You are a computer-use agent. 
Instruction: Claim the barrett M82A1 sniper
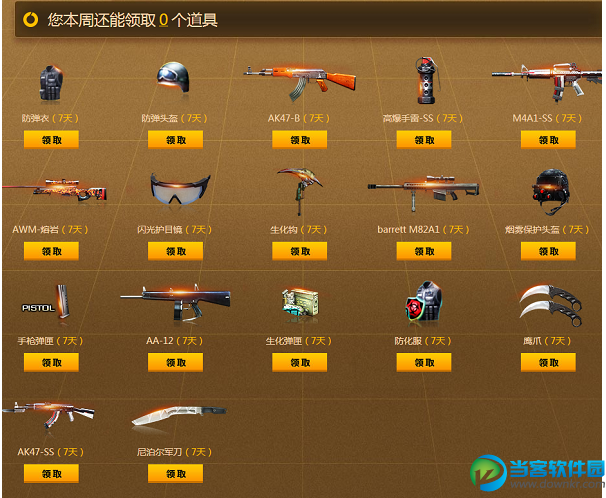[x=423, y=251]
